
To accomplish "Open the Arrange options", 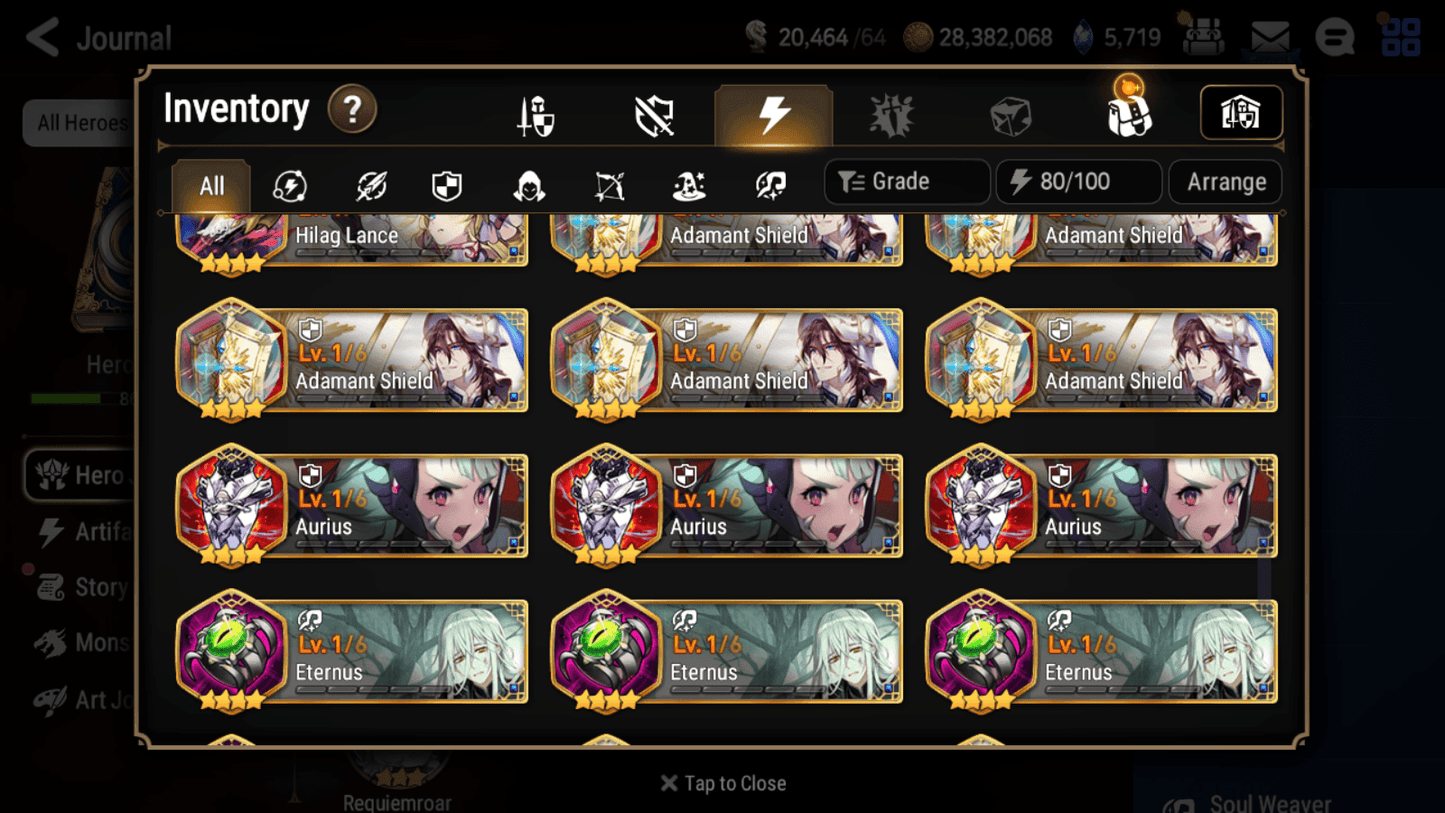I will (x=1225, y=181).
